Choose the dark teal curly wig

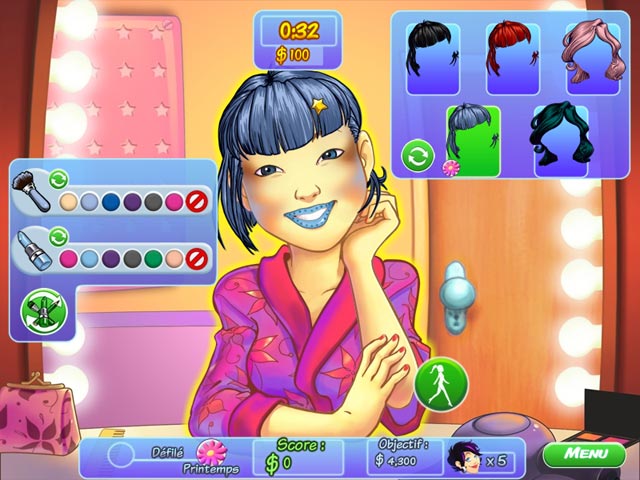tap(560, 139)
